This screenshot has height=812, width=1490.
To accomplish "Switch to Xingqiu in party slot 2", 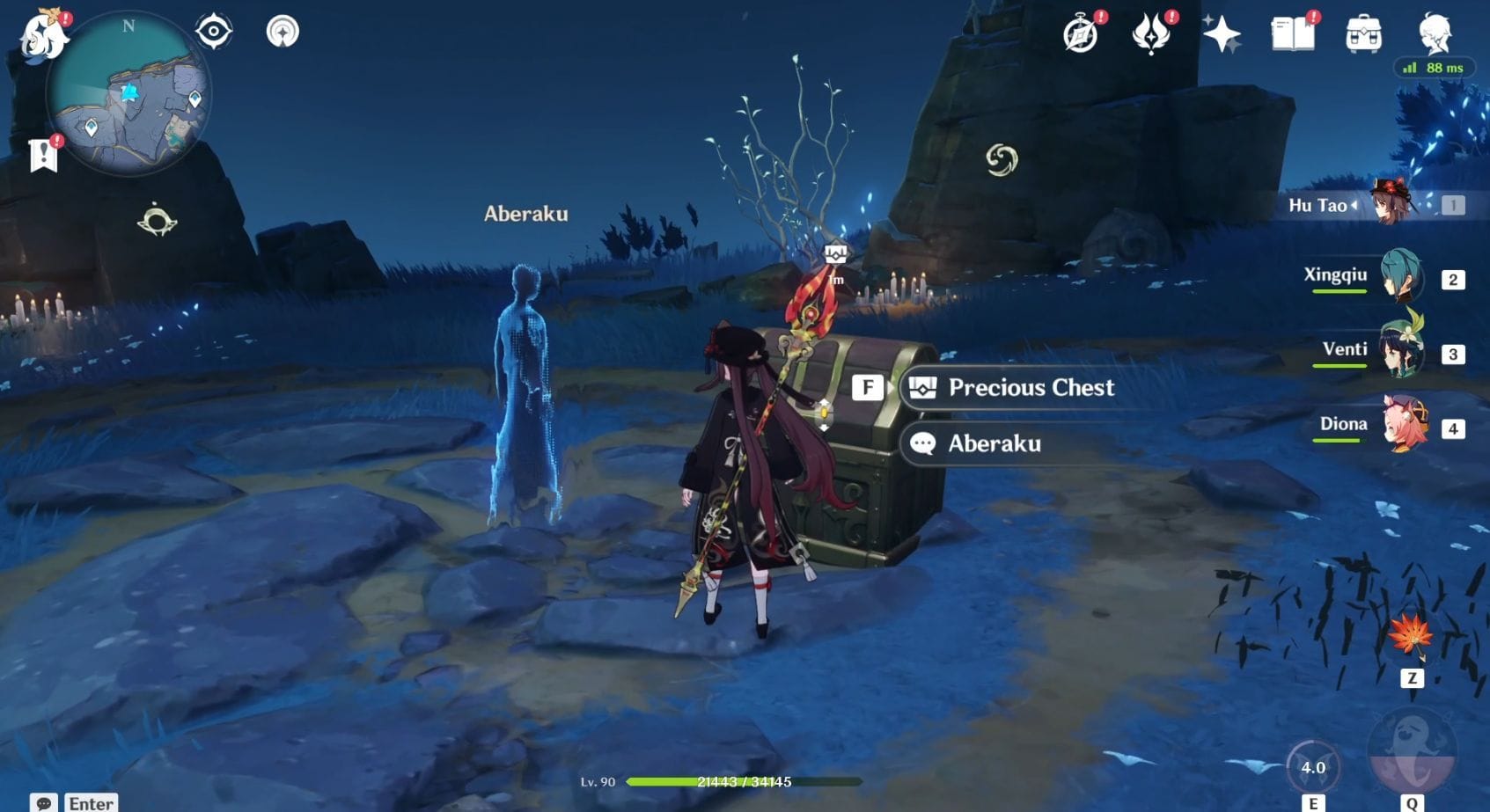I will [x=1404, y=282].
